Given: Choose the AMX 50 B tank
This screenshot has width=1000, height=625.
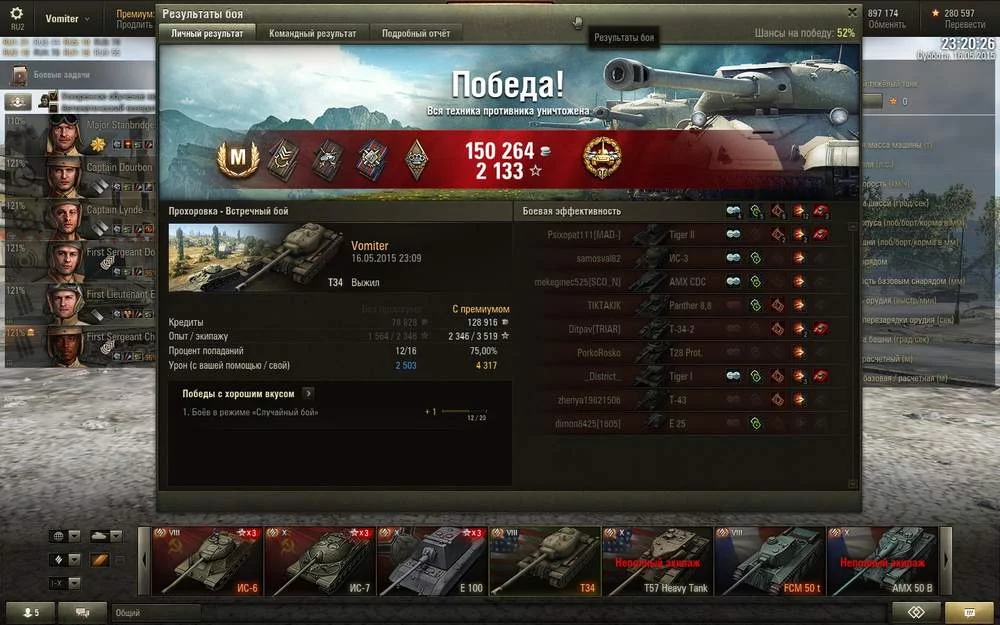Looking at the screenshot, I should [x=882, y=561].
